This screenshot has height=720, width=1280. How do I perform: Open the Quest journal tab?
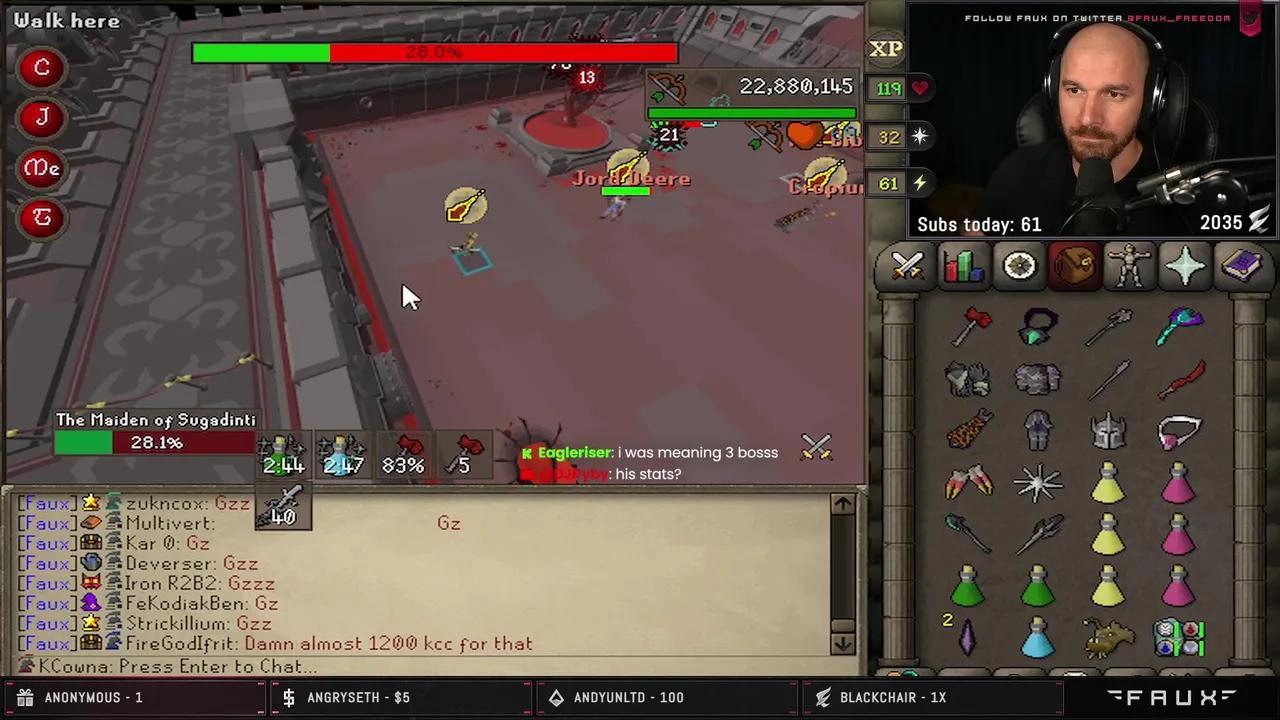tap(1018, 264)
